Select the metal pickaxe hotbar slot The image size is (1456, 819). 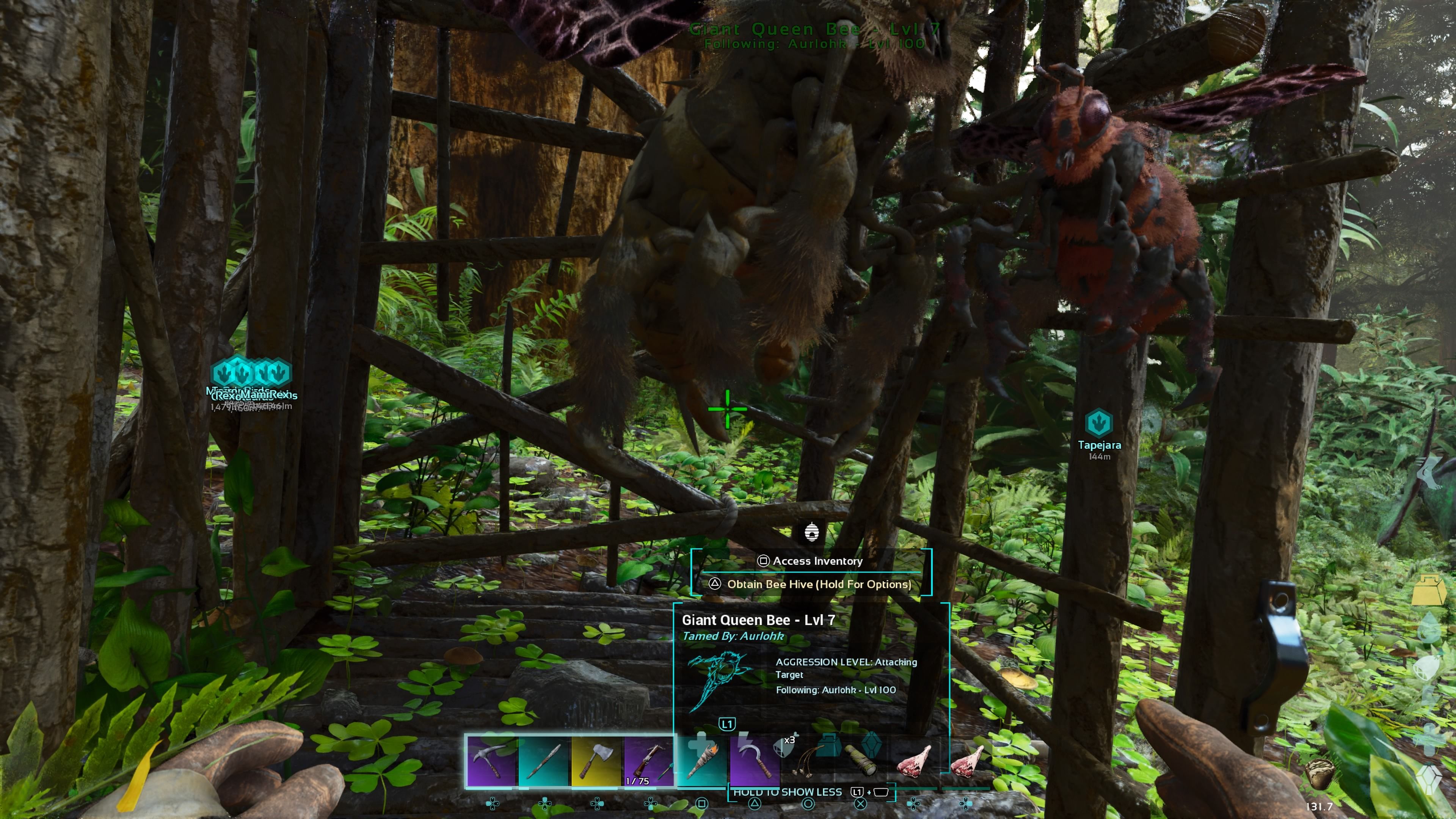(491, 760)
